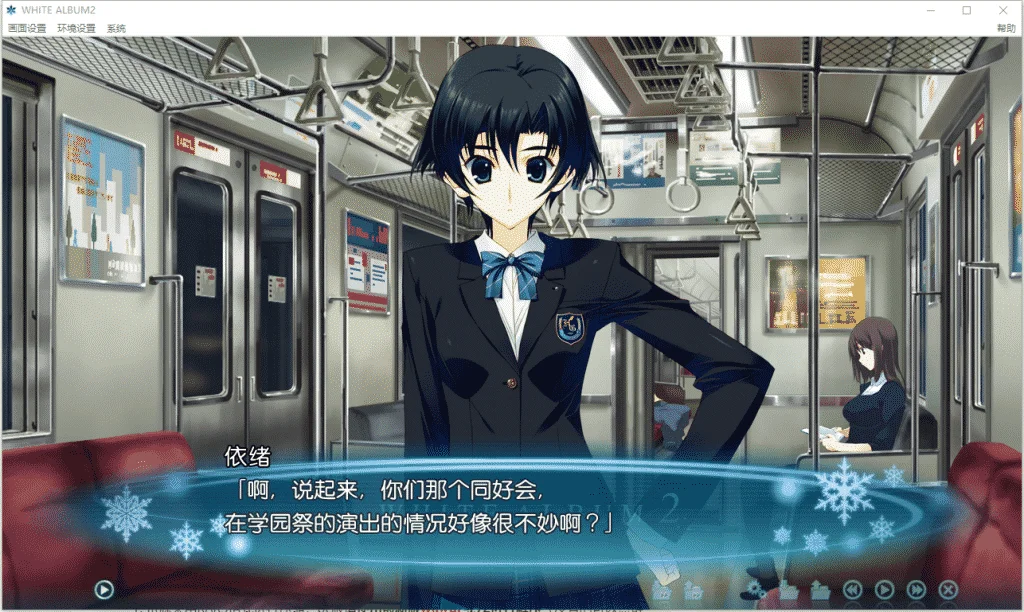The image size is (1024, 612).
Task: Click the quick load folder icon
Action: pyautogui.click(x=692, y=590)
